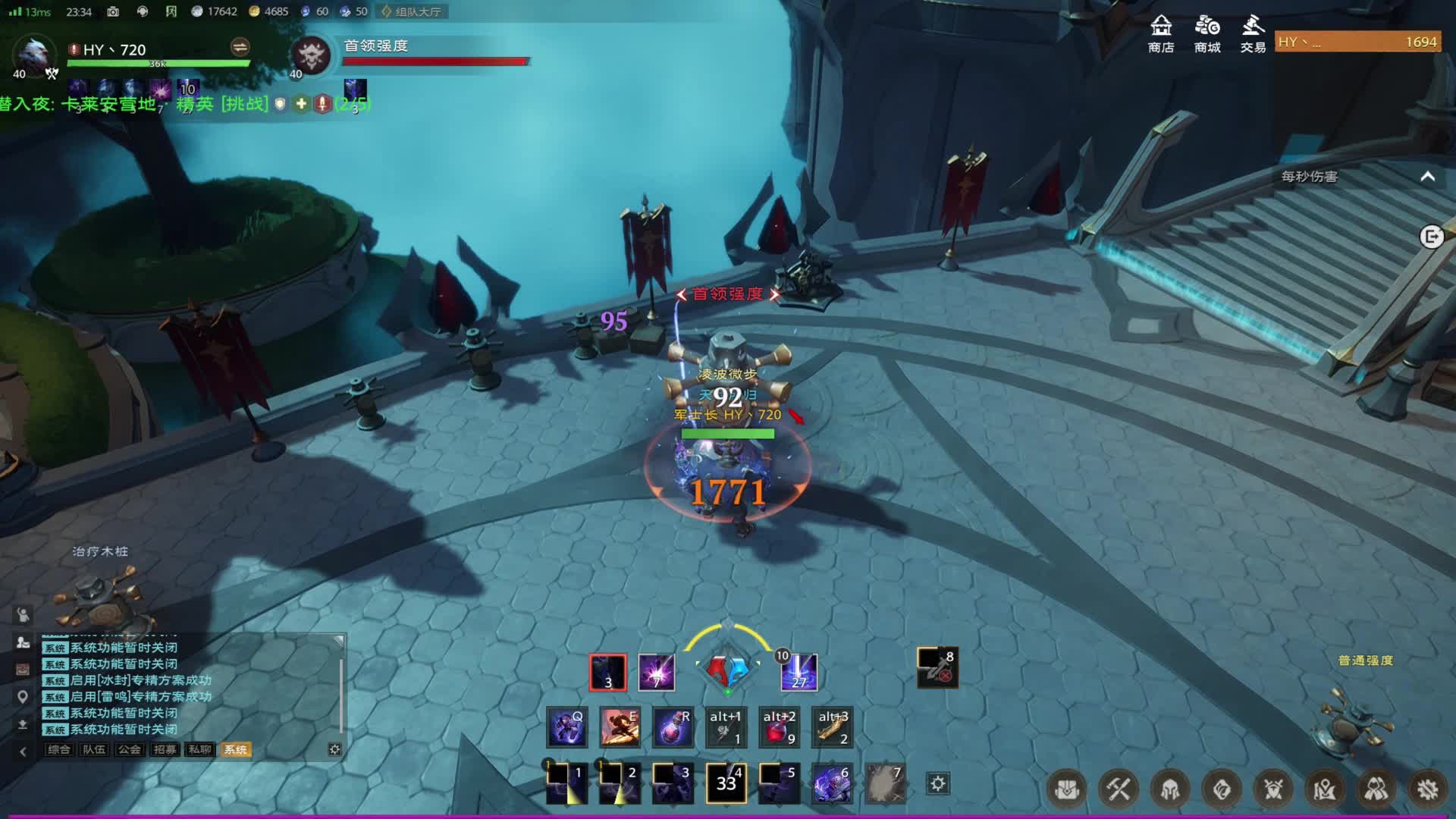Click the 组队大厅 team lobby button
1456x819 pixels.
(413, 11)
